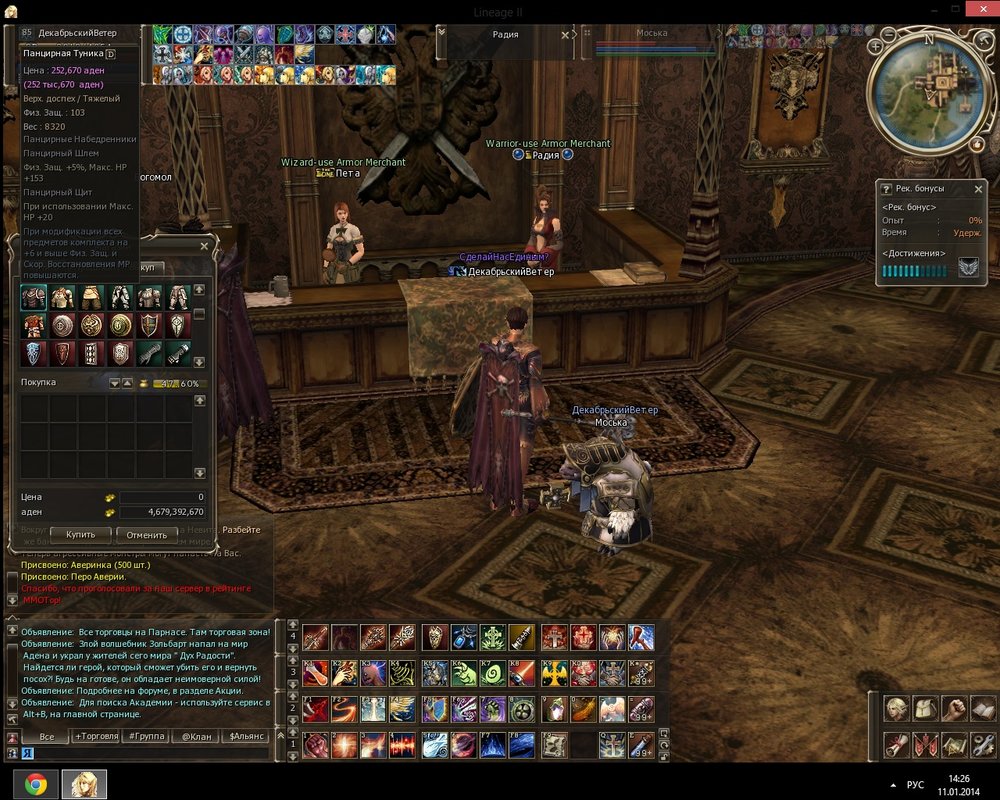The width and height of the screenshot is (1000, 800).
Task: Show the $Альянс chat tab
Action: click(246, 736)
